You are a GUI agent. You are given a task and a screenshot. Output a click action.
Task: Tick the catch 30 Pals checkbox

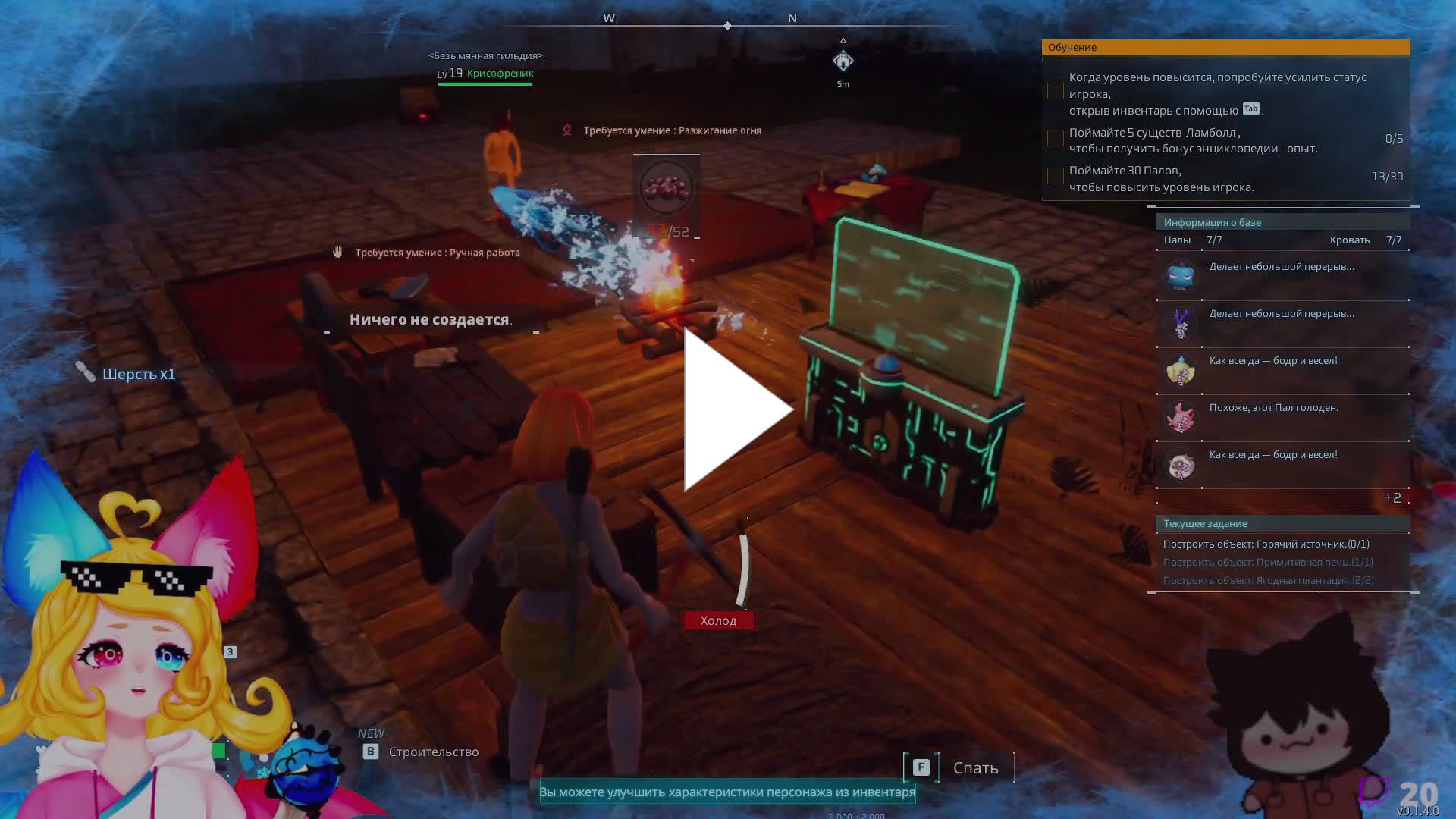1055,176
